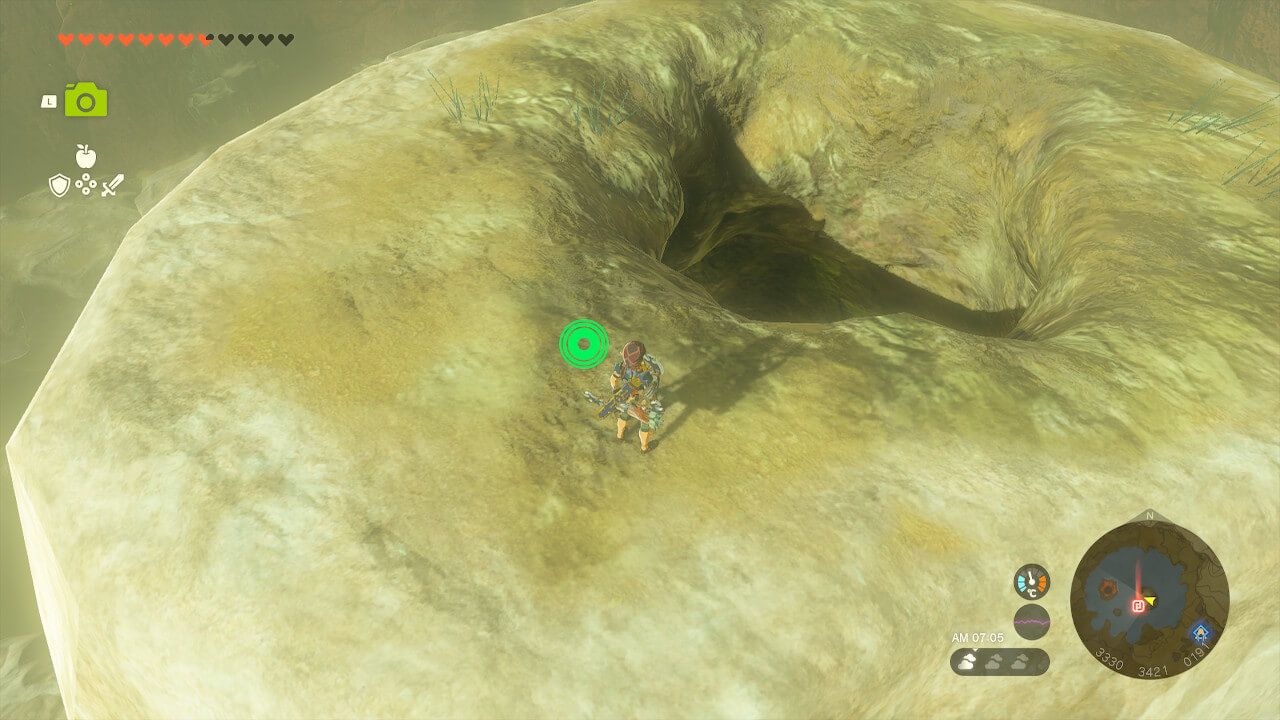Viewport: 1280px width, 720px height.
Task: Activate the green Camera ability icon
Action: (86, 100)
